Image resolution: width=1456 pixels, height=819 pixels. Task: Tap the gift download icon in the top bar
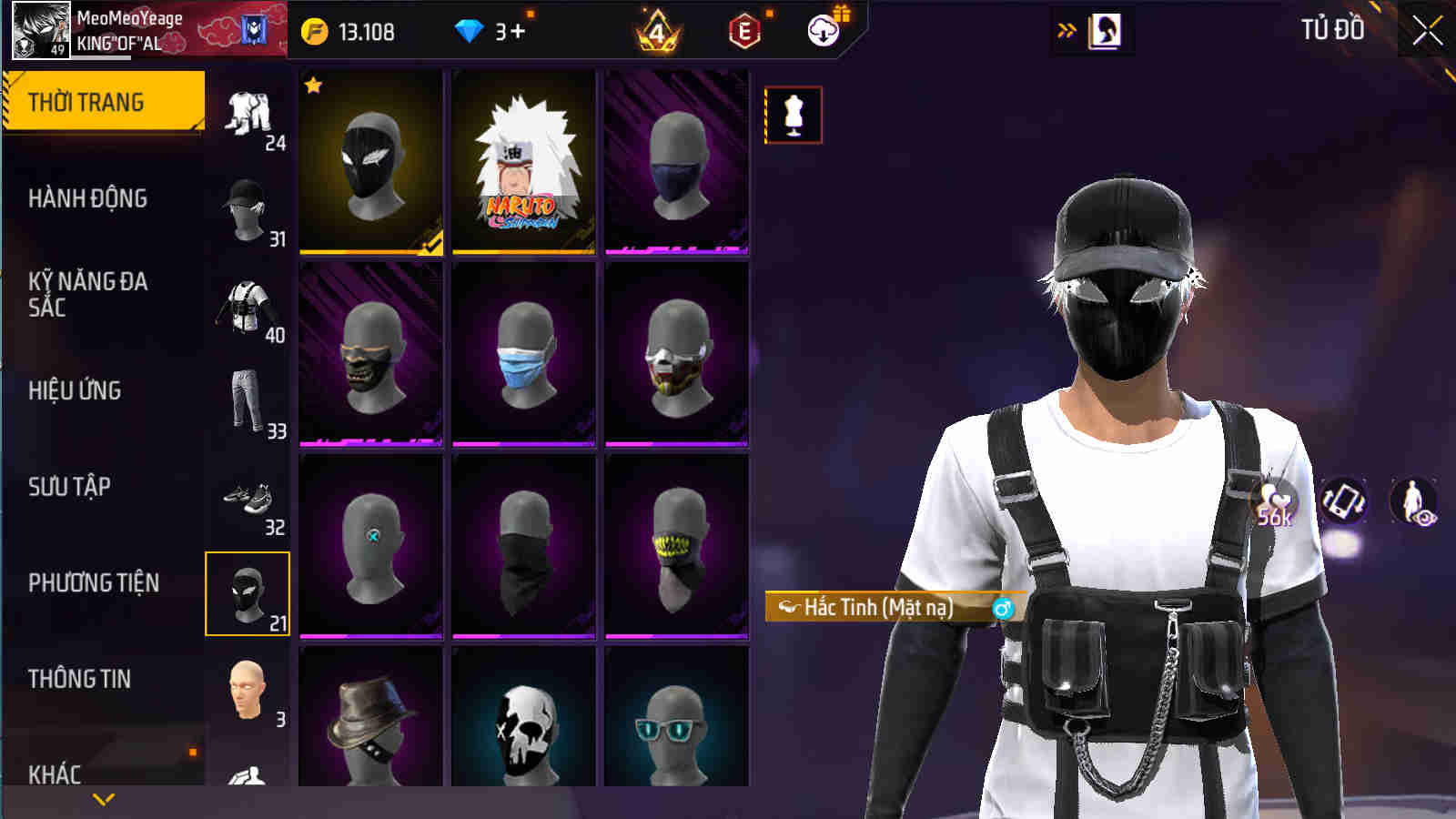coord(822,30)
